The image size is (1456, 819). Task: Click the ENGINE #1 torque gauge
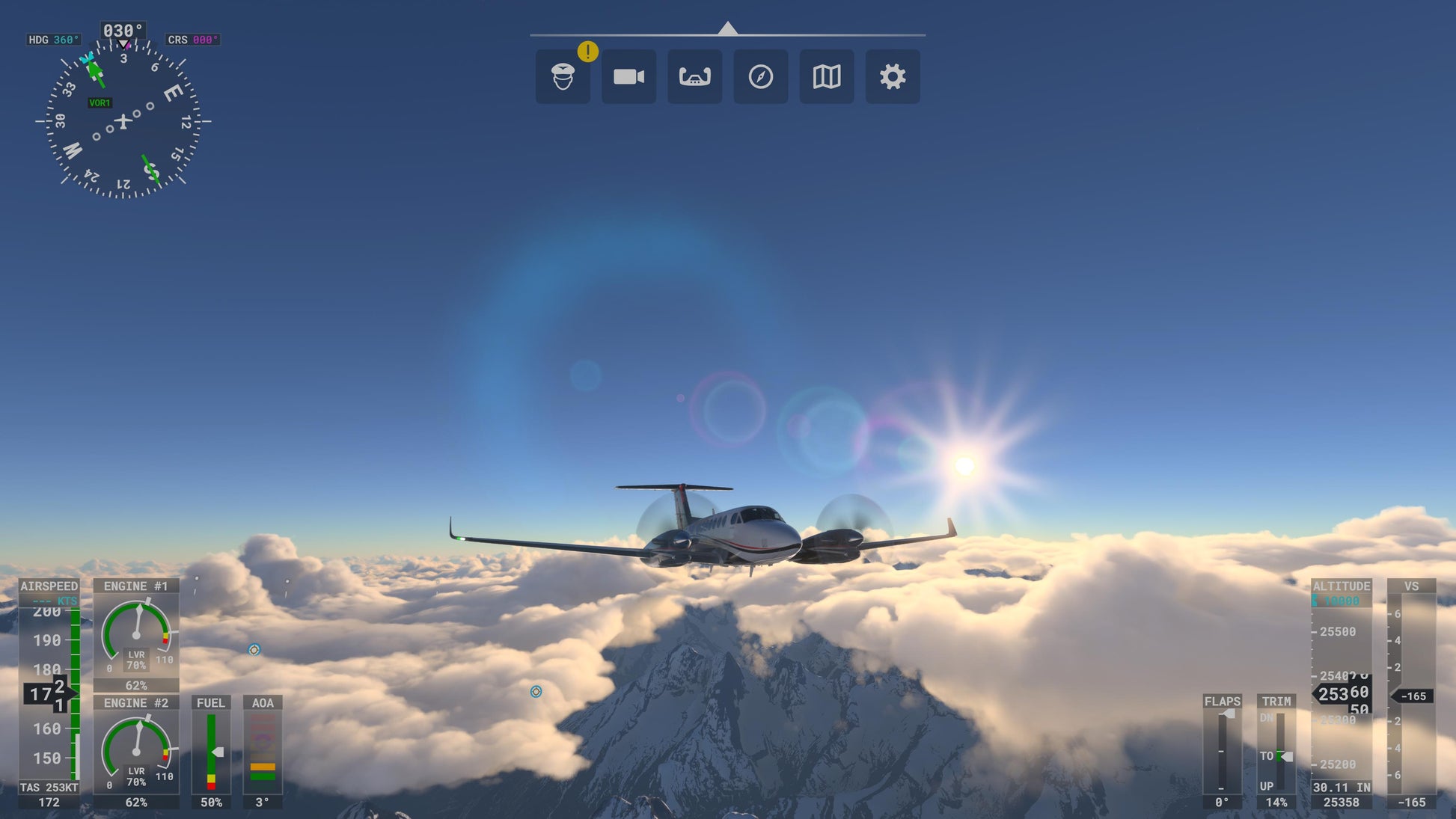pos(136,634)
